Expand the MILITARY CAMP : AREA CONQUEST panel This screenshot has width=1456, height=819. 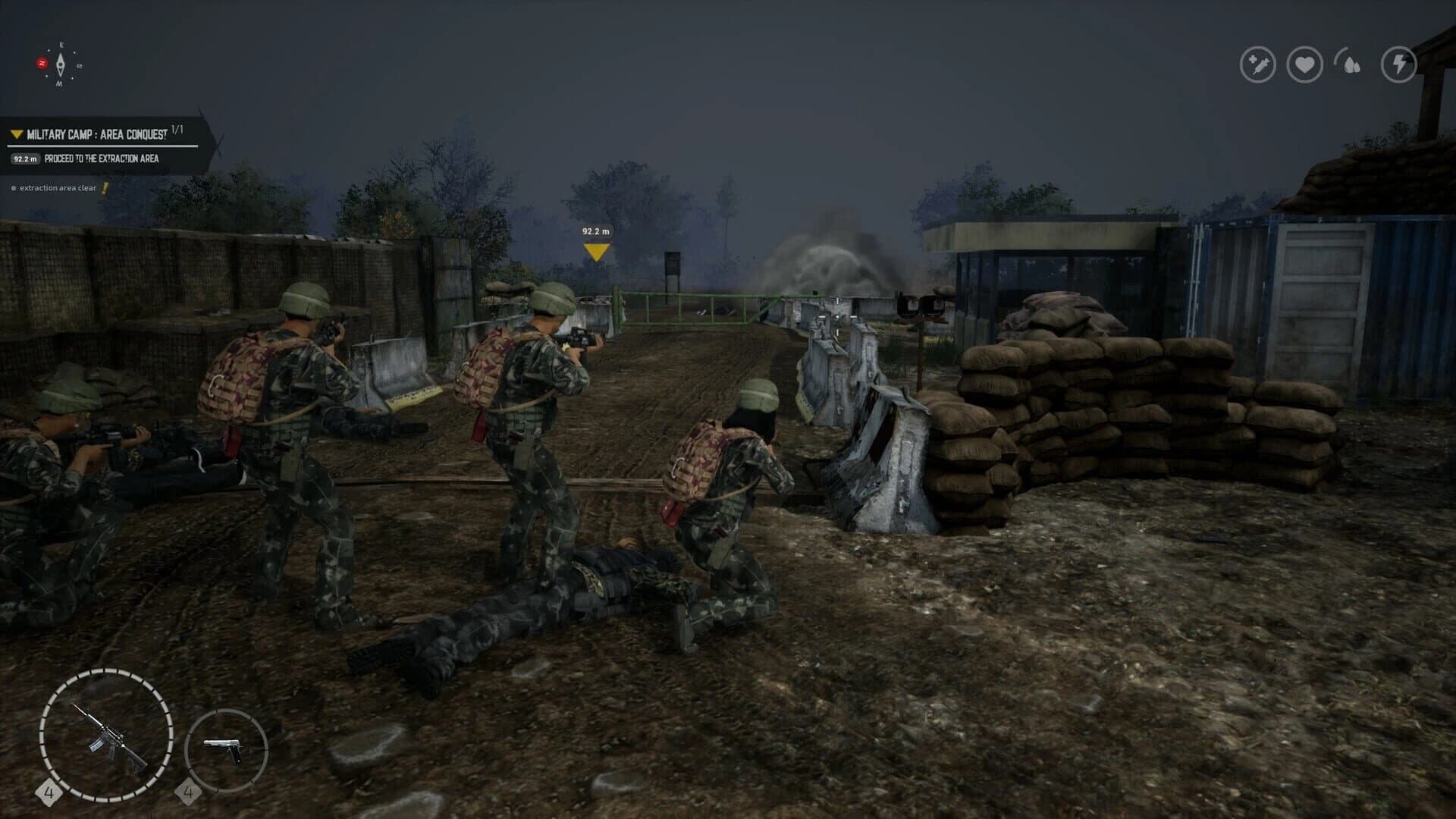(96, 133)
